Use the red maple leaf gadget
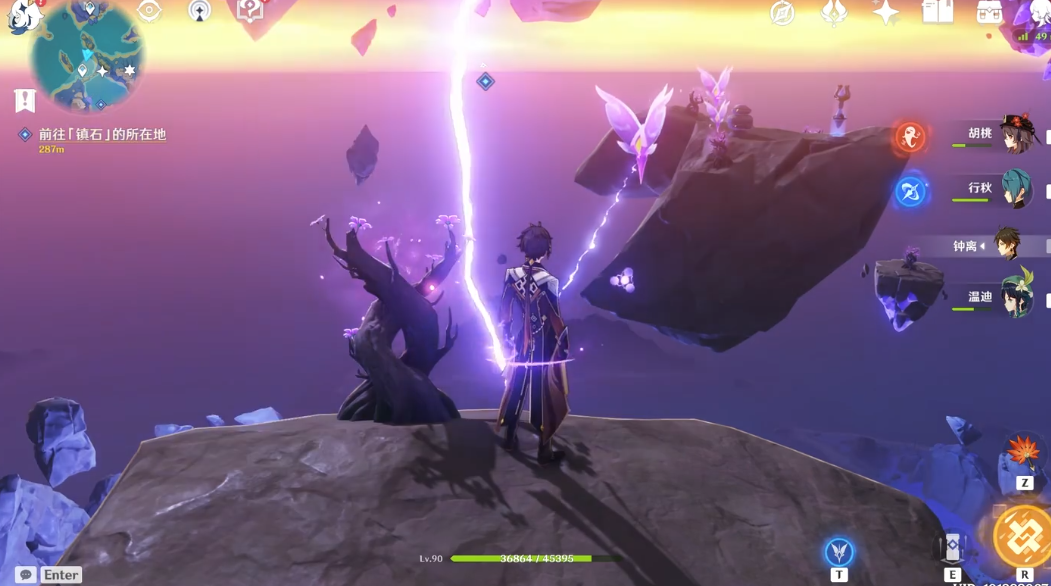The width and height of the screenshot is (1051, 586). [x=1023, y=455]
